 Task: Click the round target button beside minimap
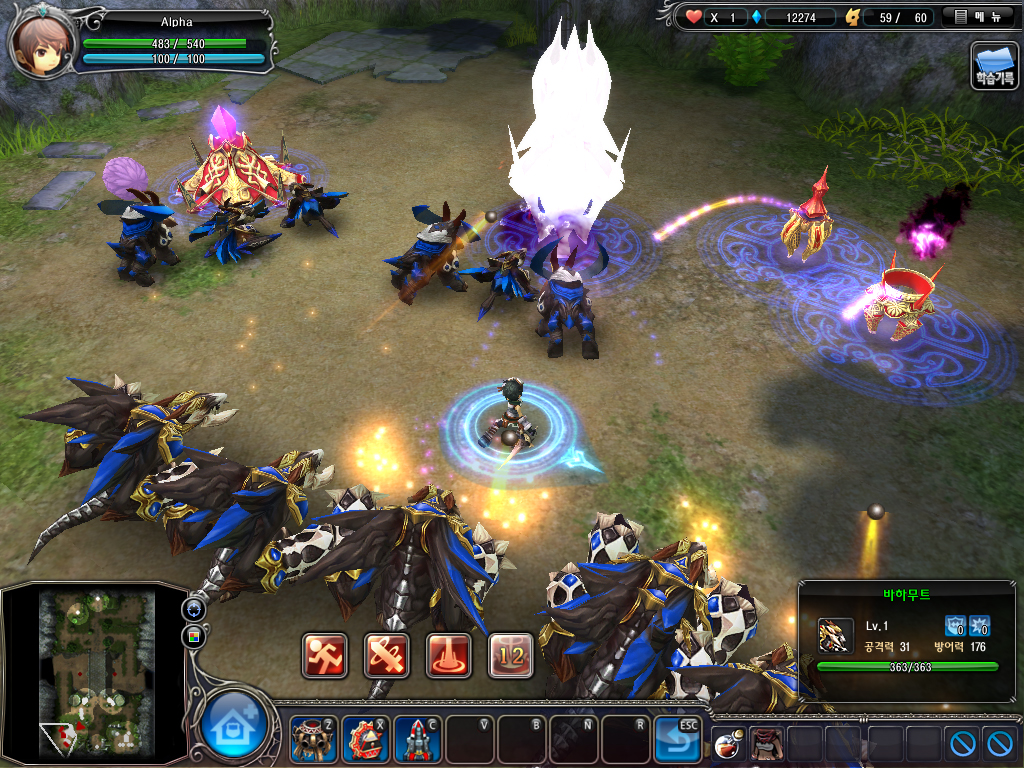(x=192, y=609)
